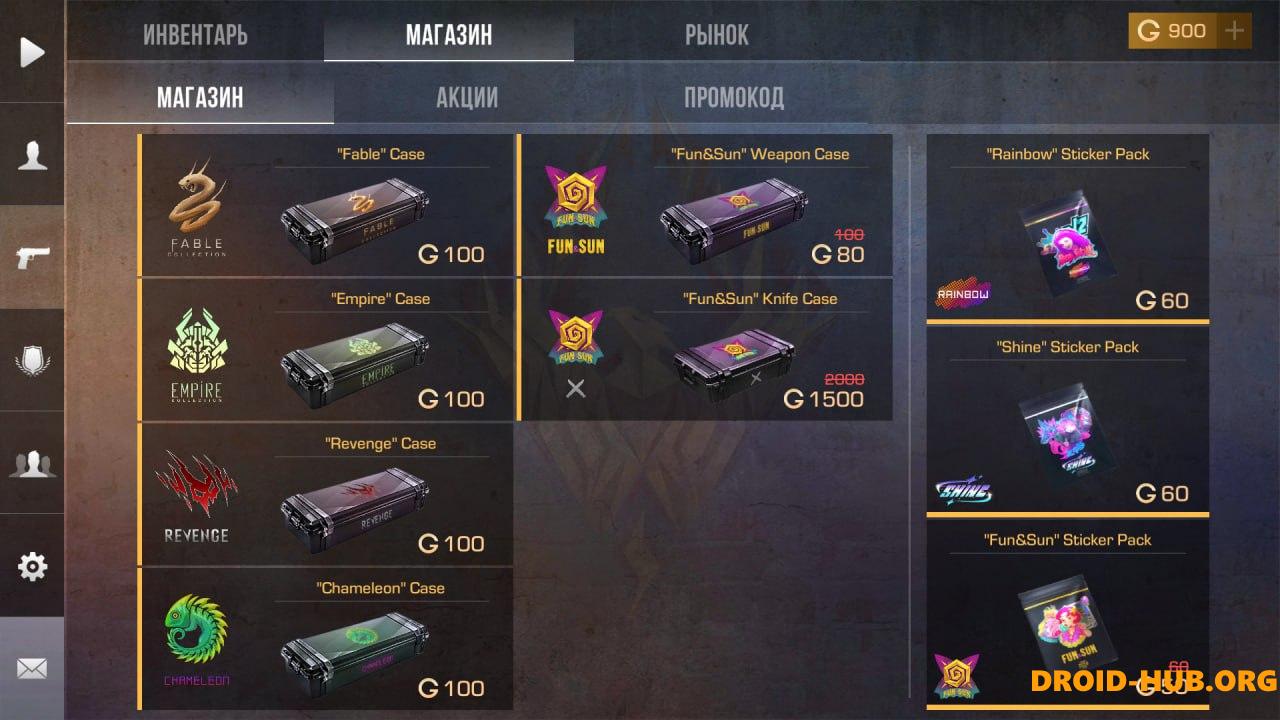
Task: Open the Рынок tab
Action: (x=716, y=35)
